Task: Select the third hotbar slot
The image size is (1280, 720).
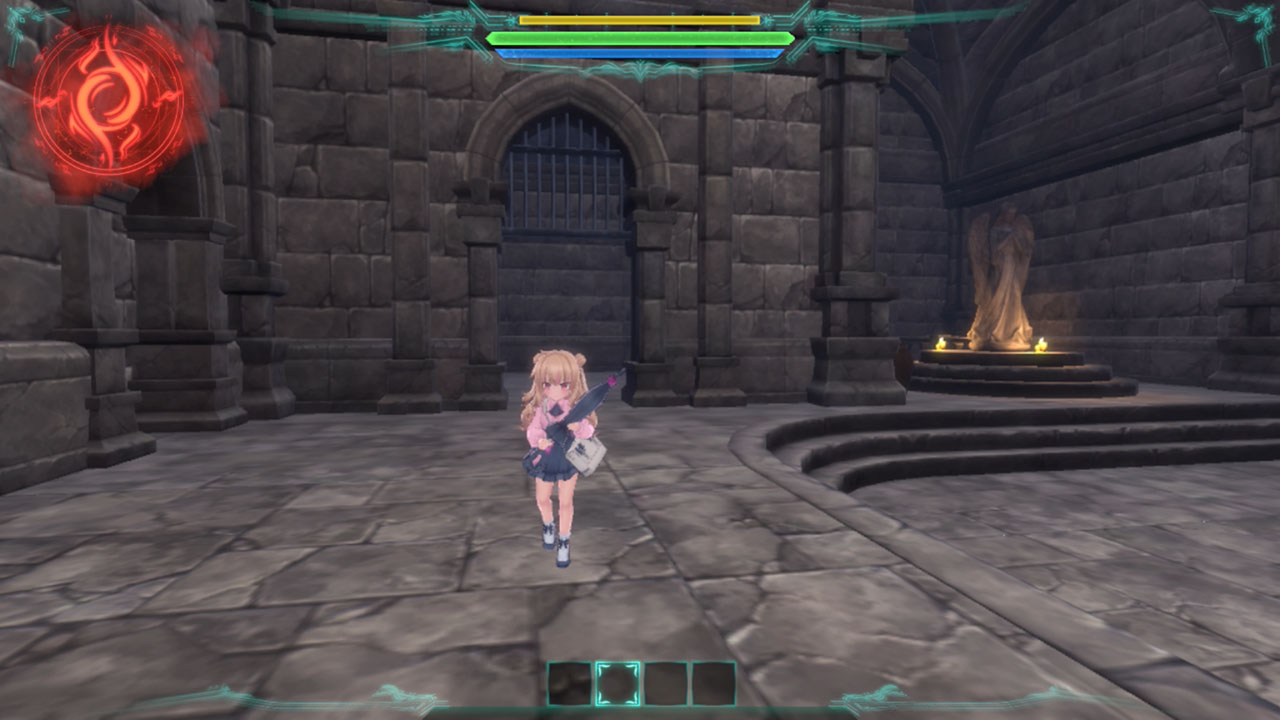Action: point(666,683)
